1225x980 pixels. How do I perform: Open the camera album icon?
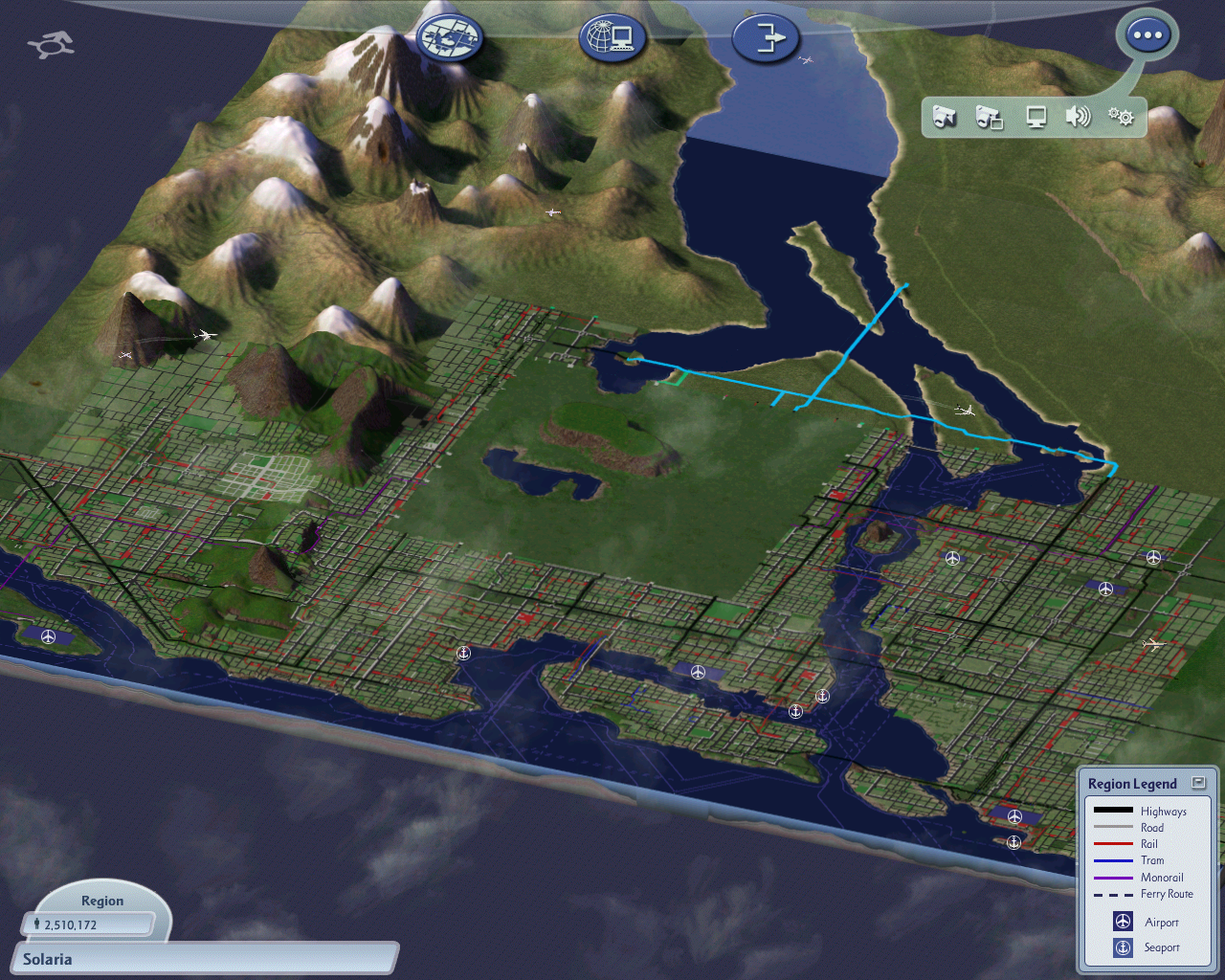(990, 118)
